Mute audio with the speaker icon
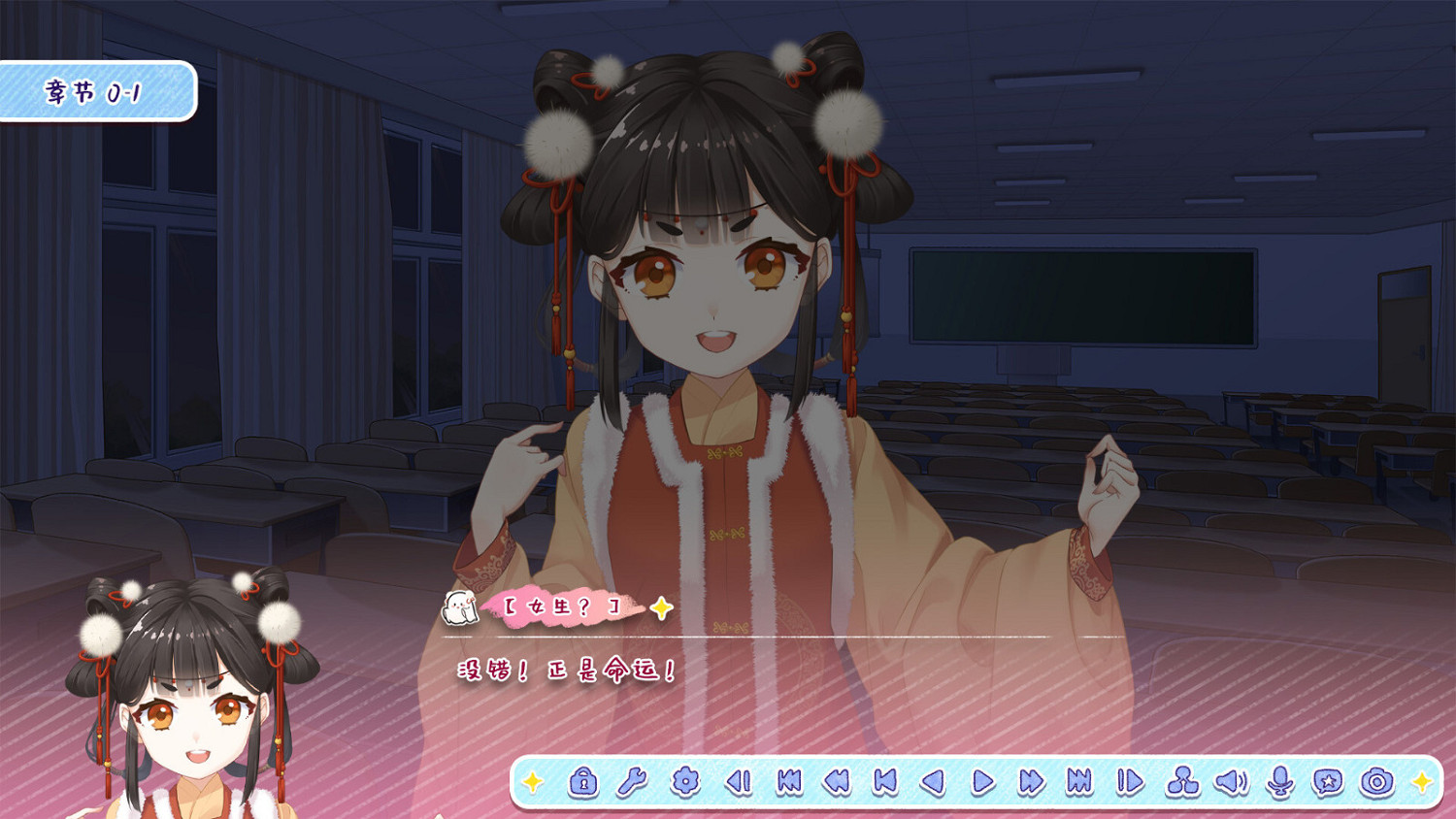The image size is (1456, 819). (1233, 781)
